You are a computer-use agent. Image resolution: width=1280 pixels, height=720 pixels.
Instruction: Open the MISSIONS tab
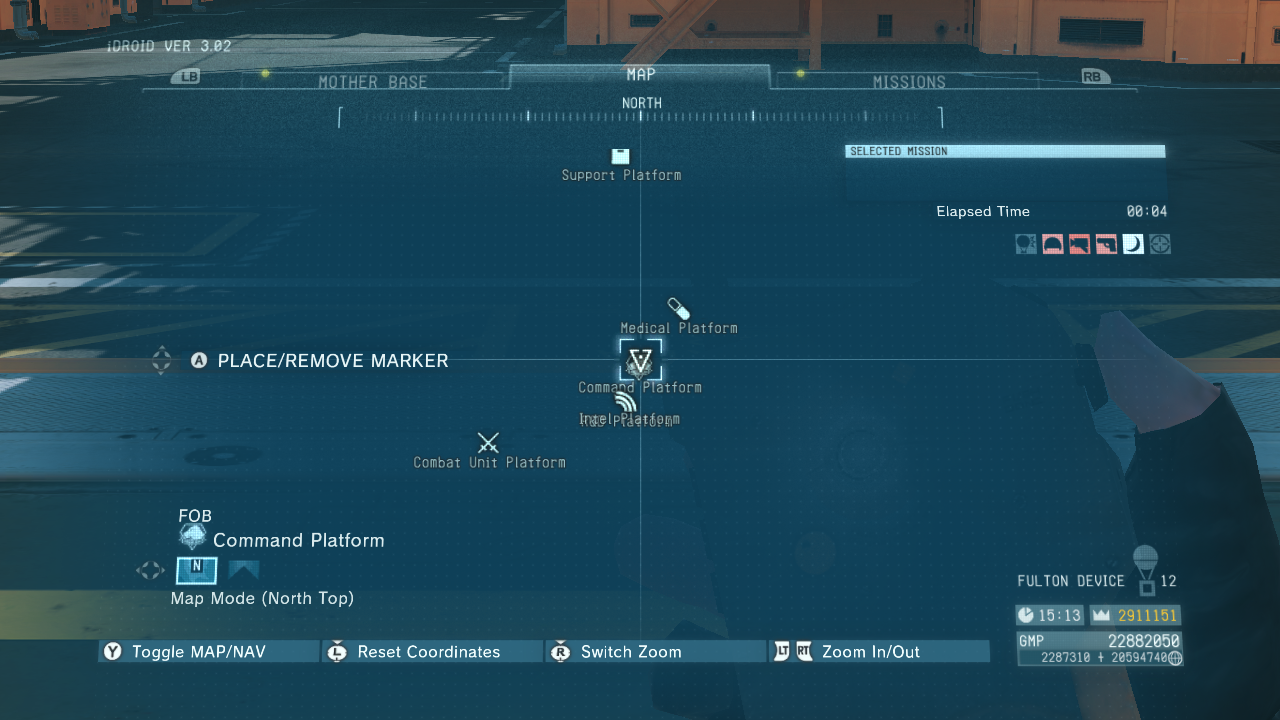tap(910, 81)
